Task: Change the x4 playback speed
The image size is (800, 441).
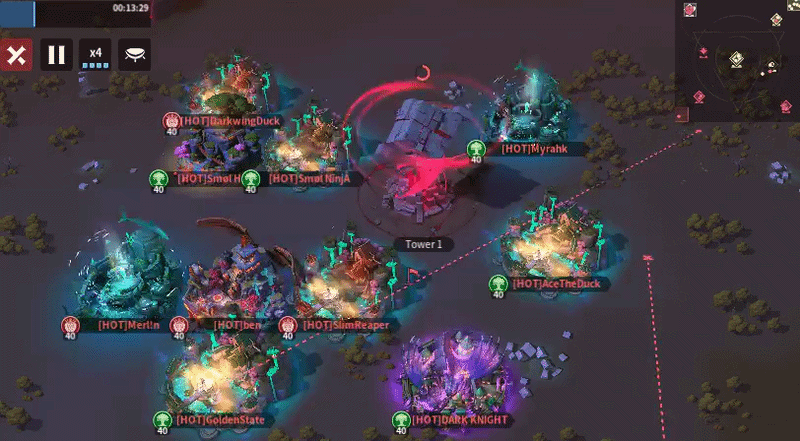Action: [x=95, y=54]
